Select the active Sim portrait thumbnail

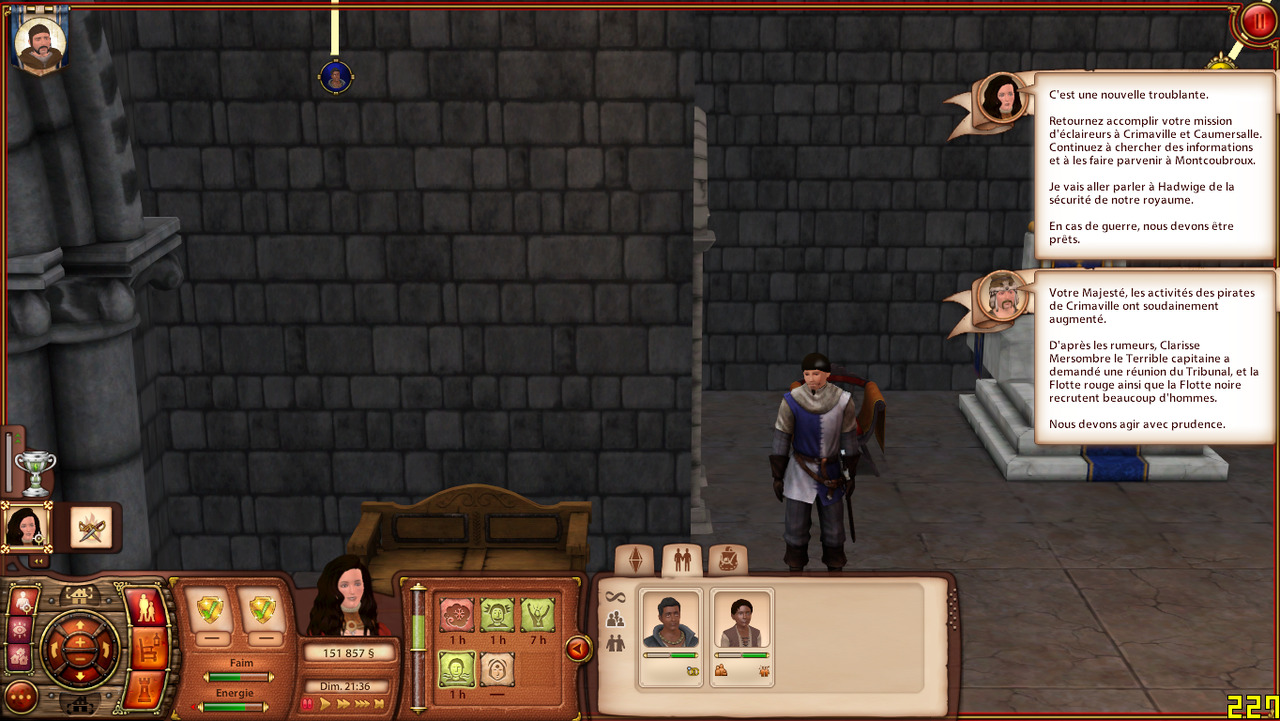coord(27,526)
